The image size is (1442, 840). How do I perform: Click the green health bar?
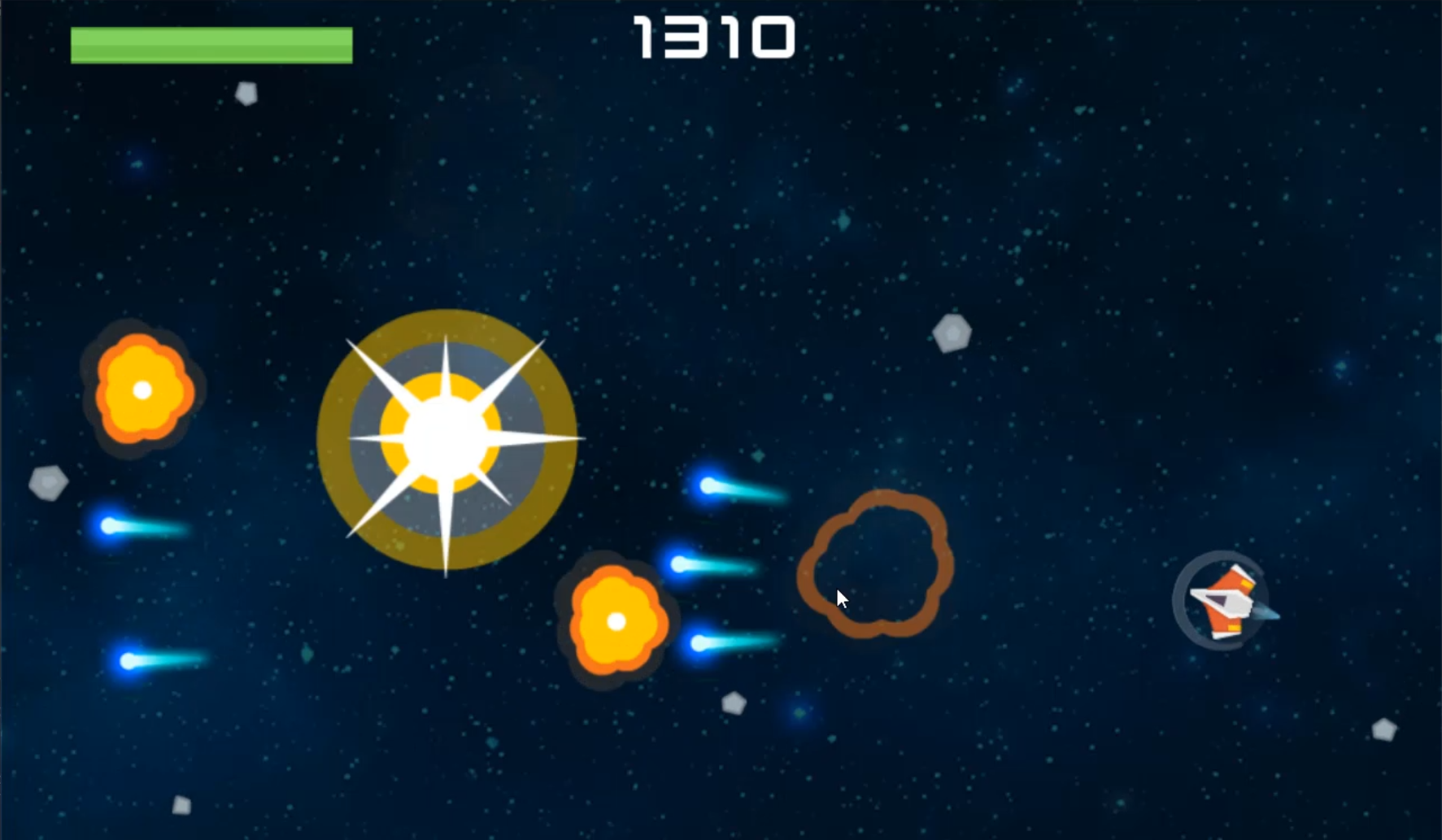click(x=211, y=45)
